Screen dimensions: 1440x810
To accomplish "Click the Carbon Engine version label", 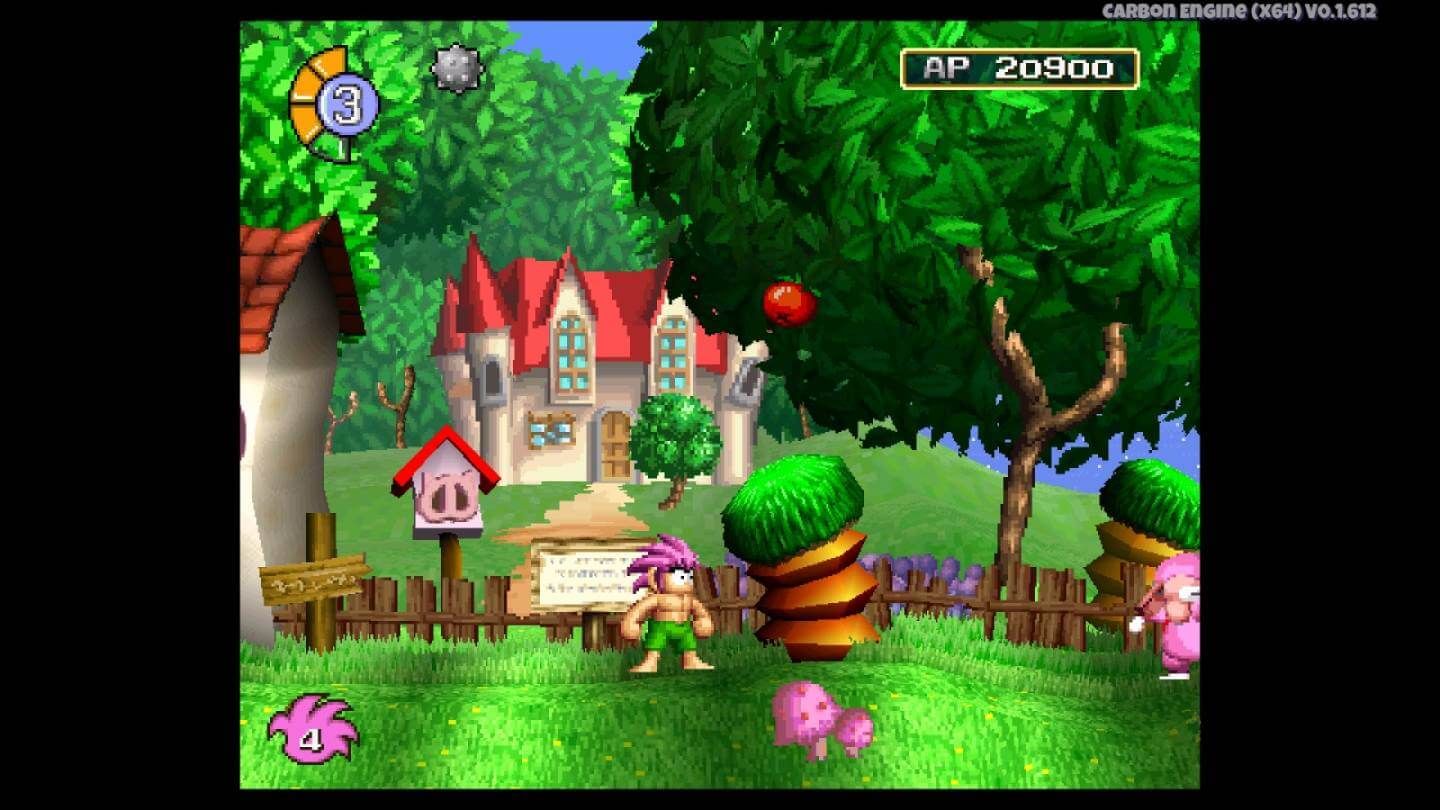I will [x=1240, y=12].
